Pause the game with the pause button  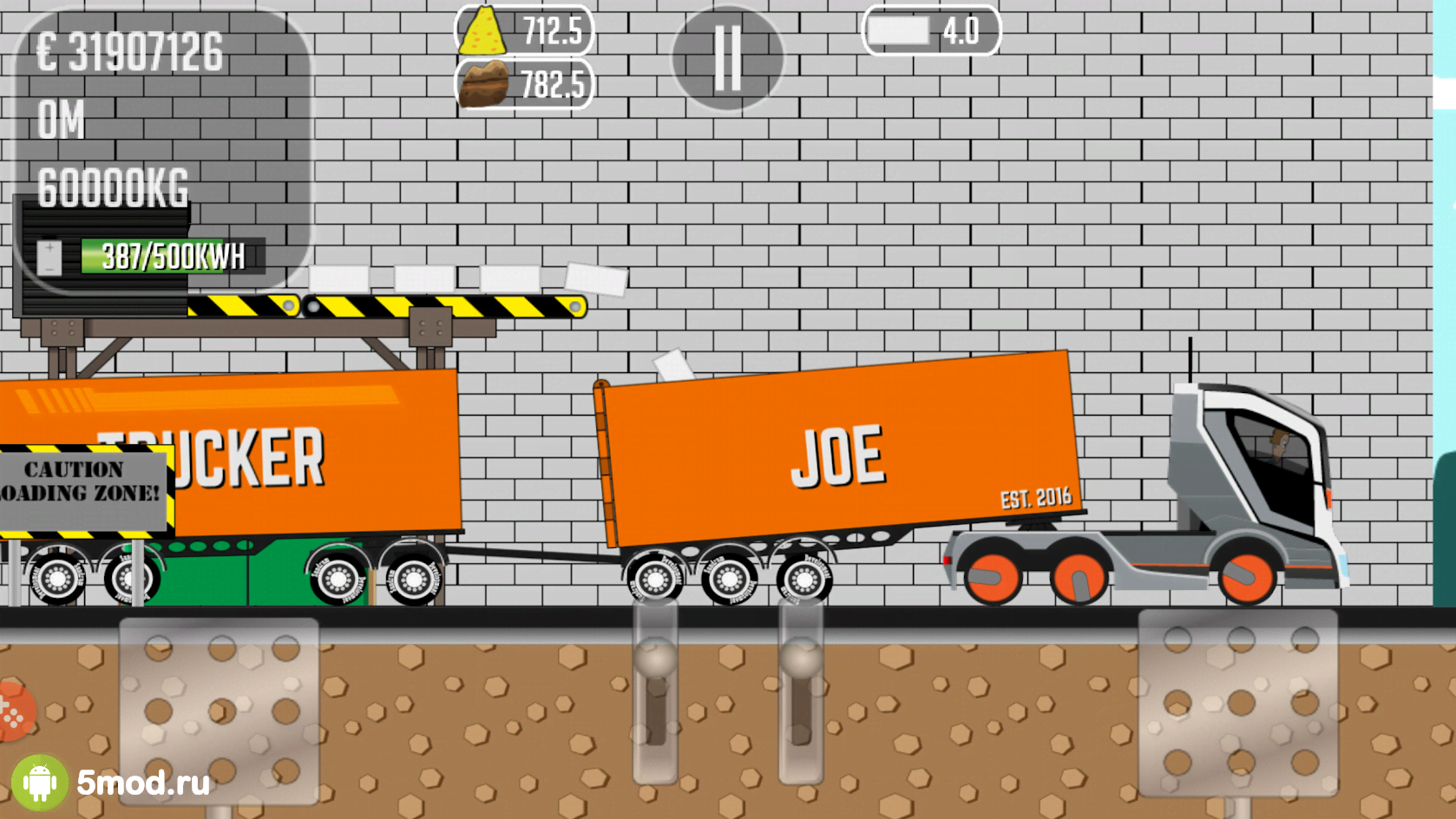point(727,57)
